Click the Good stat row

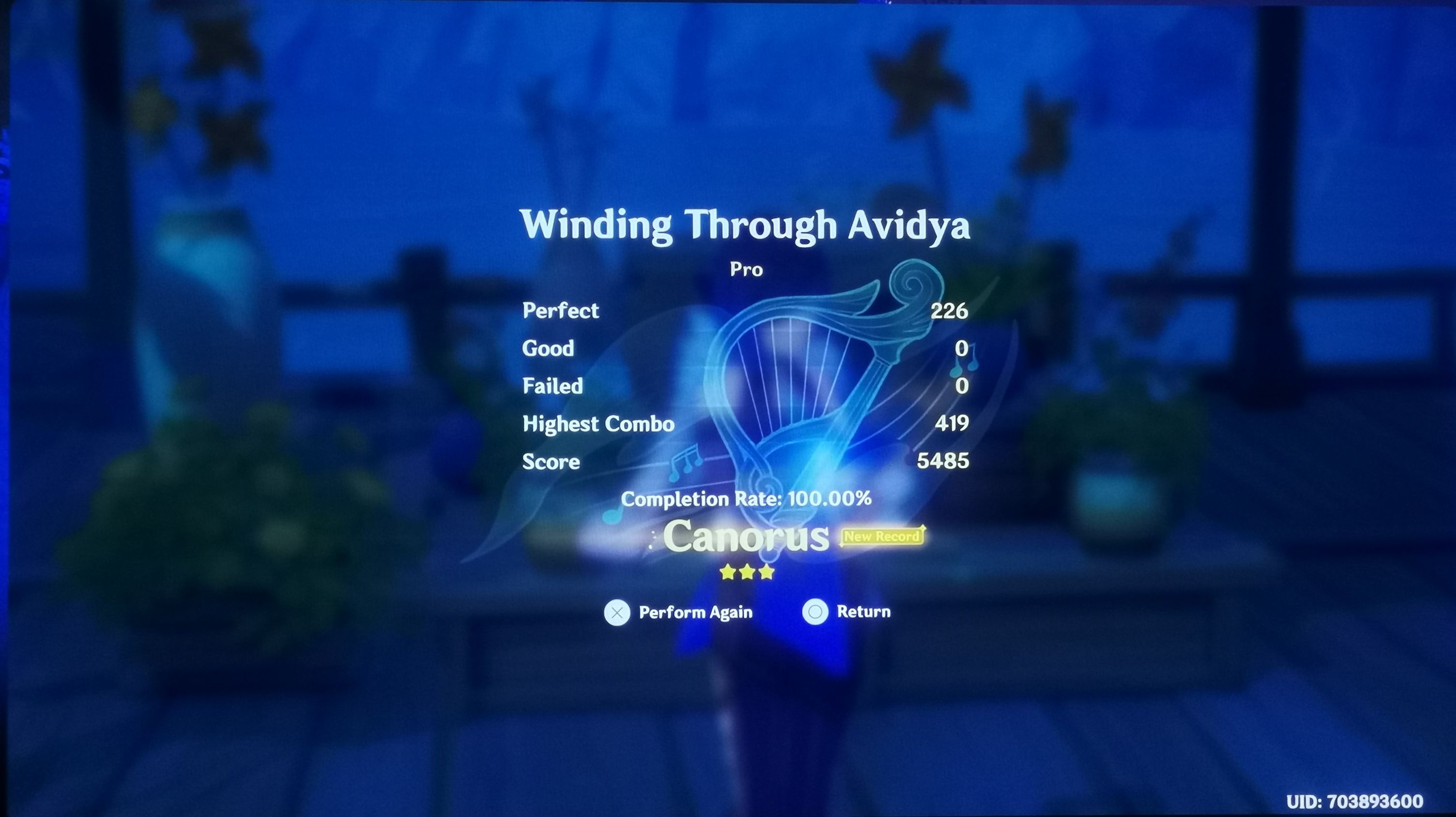coord(549,348)
